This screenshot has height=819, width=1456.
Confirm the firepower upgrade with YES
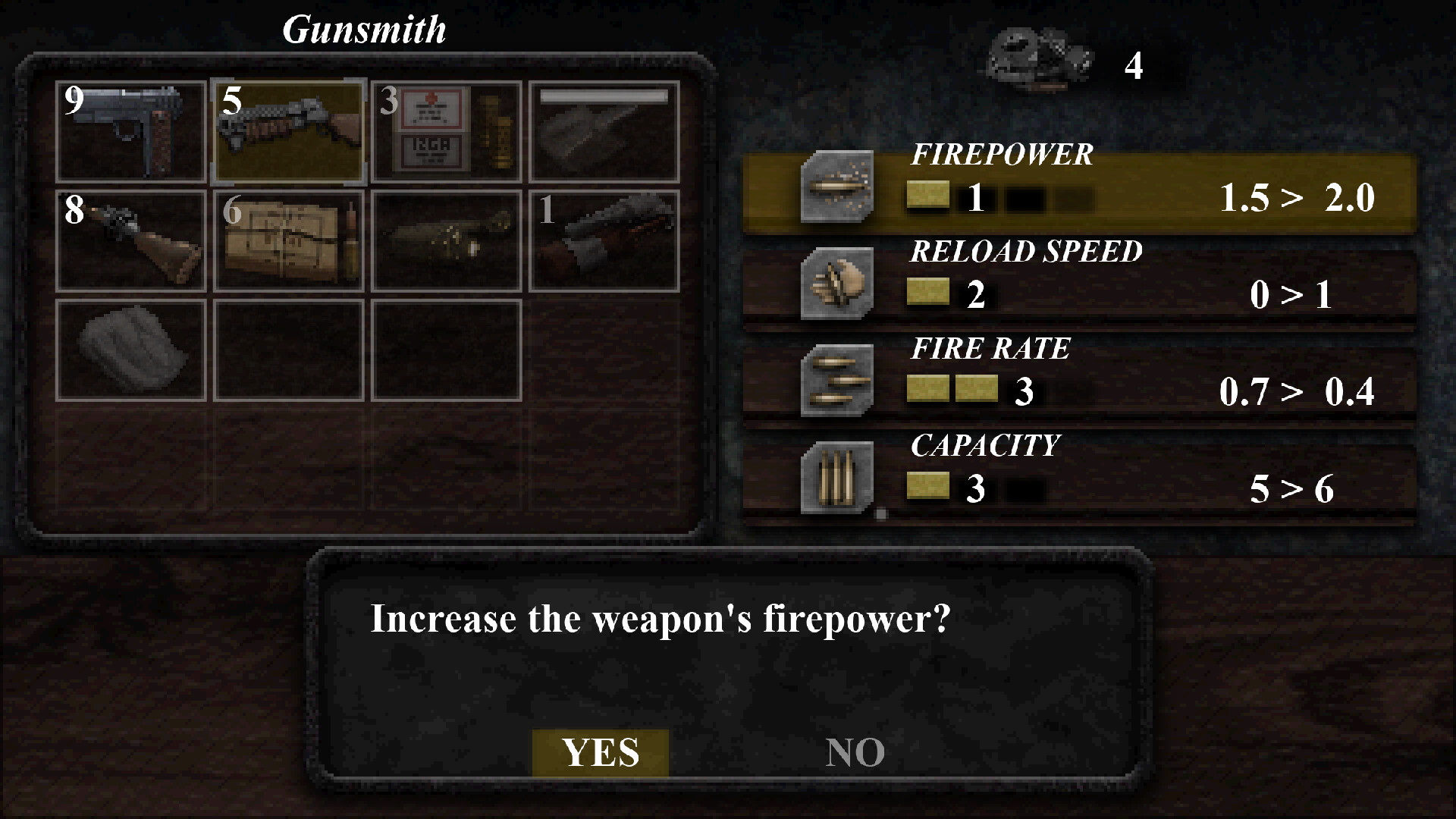point(601,752)
